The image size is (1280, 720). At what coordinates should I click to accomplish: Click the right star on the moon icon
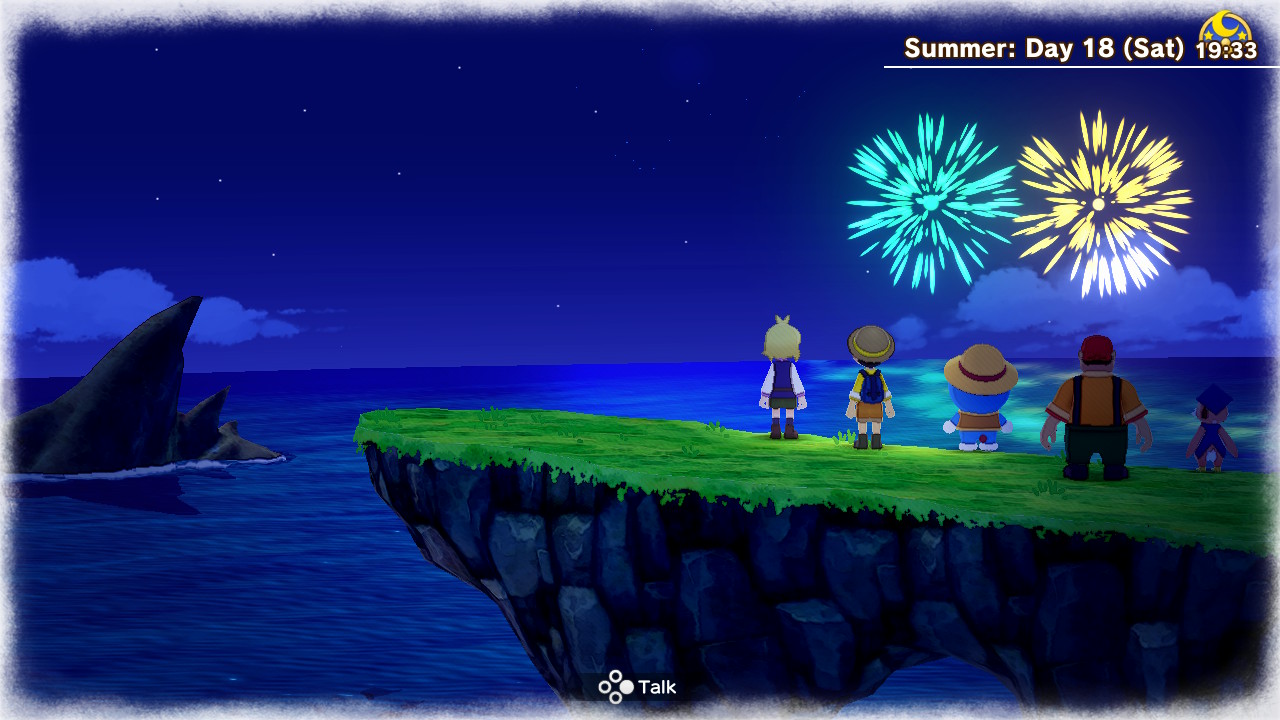(1242, 35)
